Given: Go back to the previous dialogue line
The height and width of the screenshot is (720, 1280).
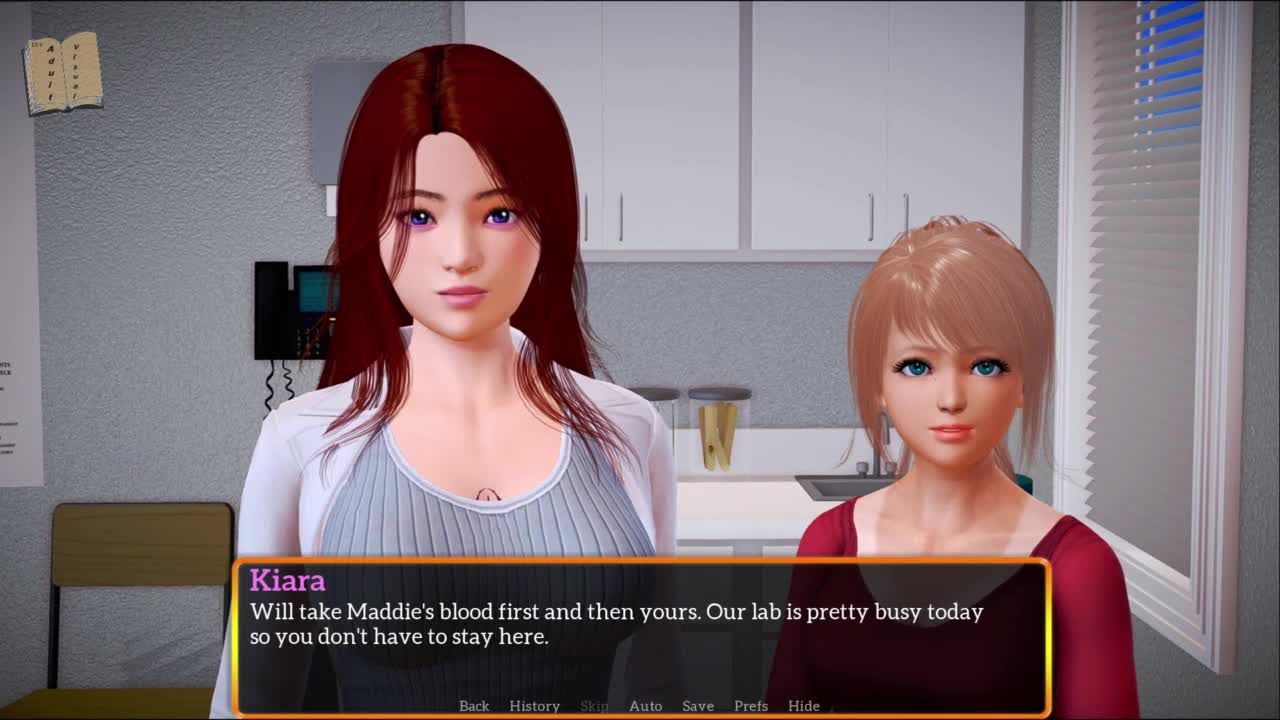Looking at the screenshot, I should point(474,706).
